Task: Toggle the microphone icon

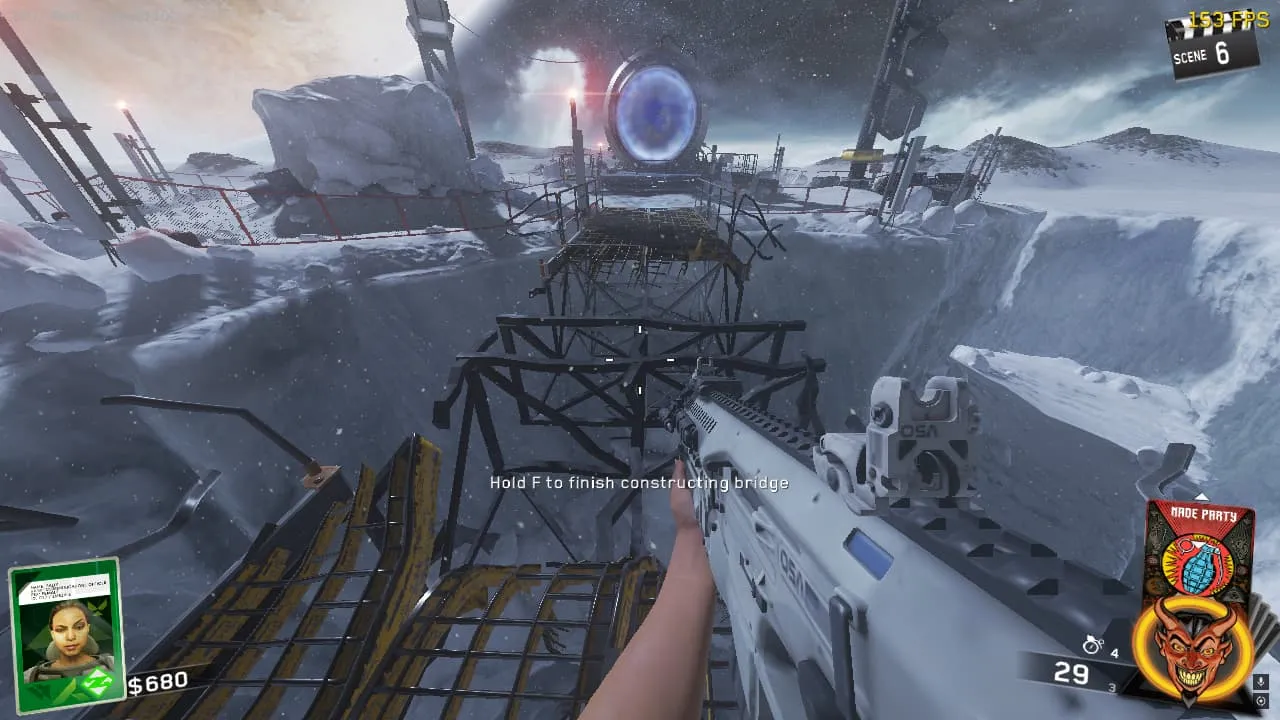Action: pyautogui.click(x=1260, y=682)
